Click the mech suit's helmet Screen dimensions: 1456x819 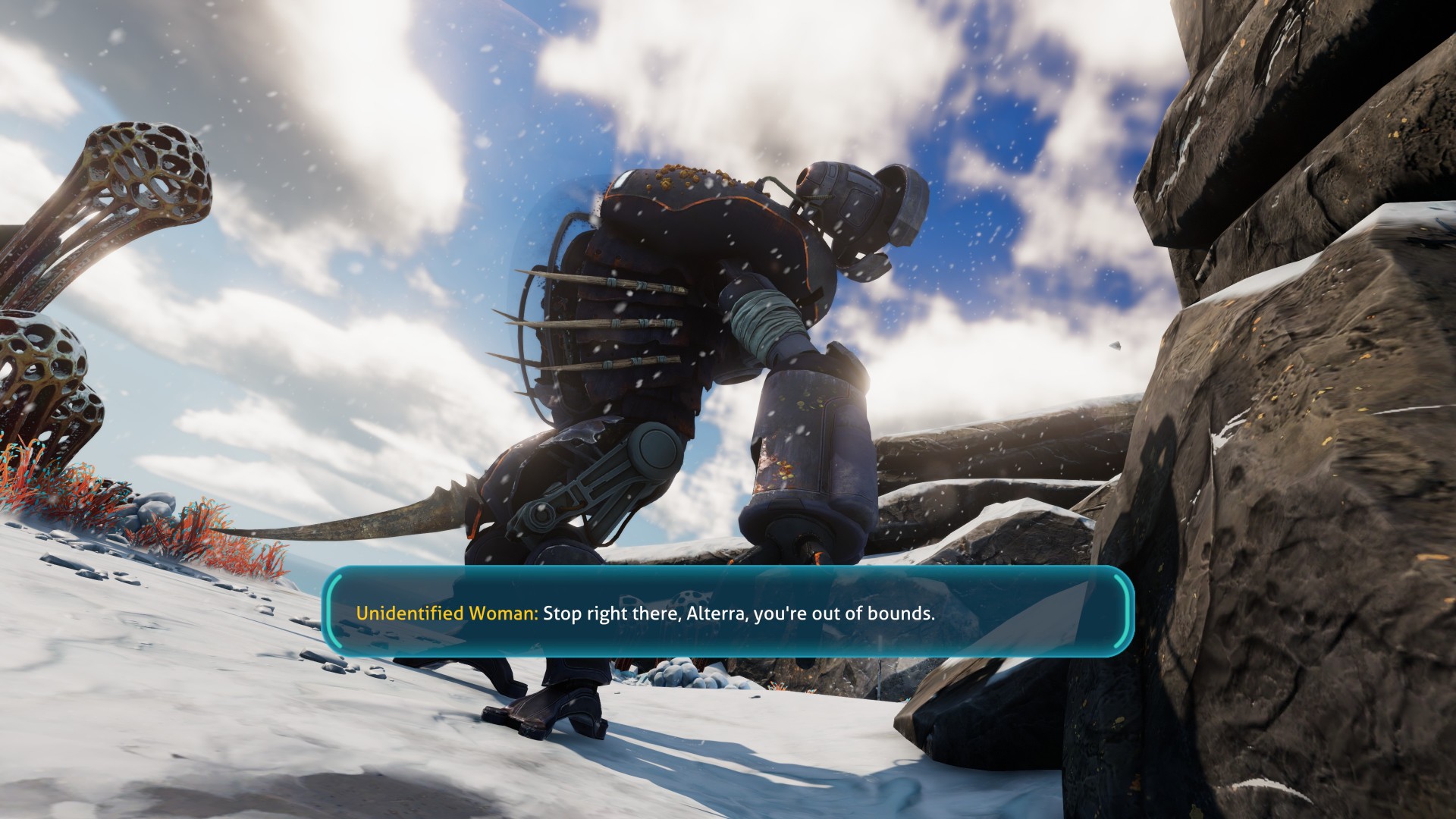pos(853,205)
